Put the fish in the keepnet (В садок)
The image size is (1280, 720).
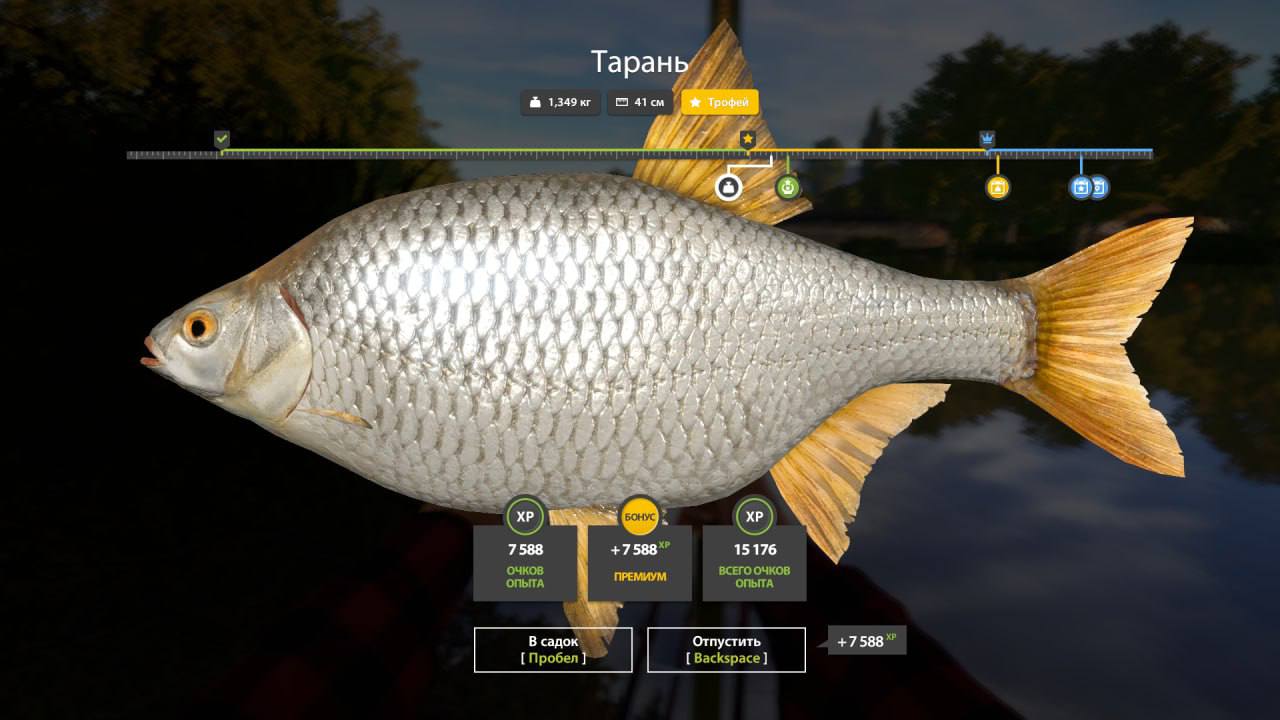[x=553, y=649]
